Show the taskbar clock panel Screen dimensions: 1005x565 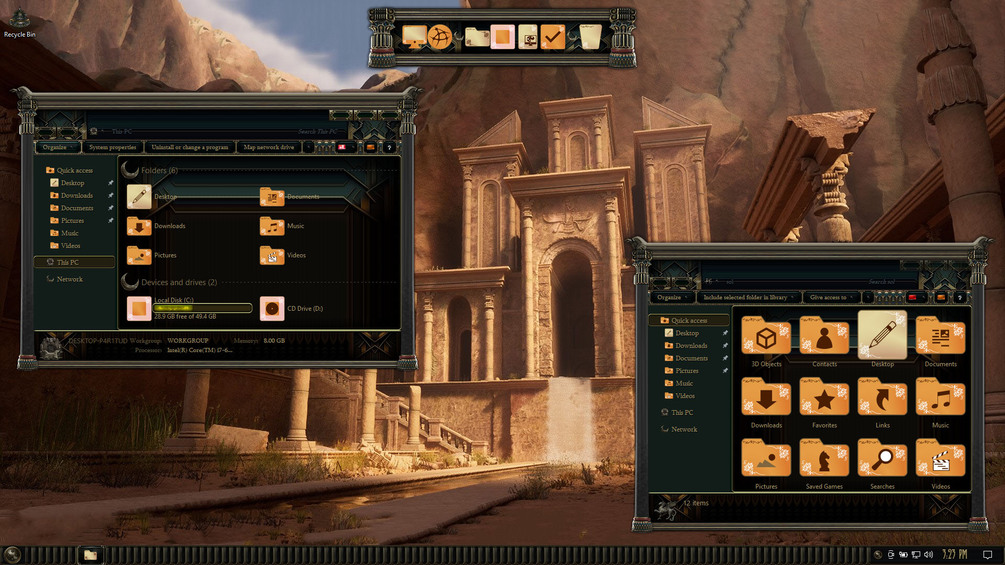pyautogui.click(x=953, y=554)
